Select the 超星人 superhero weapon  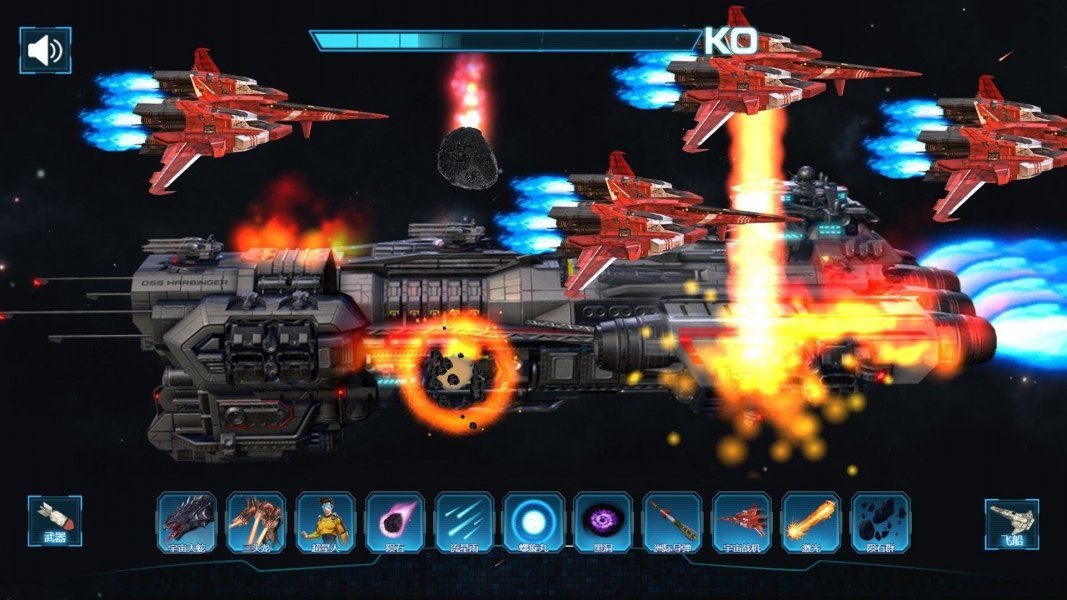[326, 522]
